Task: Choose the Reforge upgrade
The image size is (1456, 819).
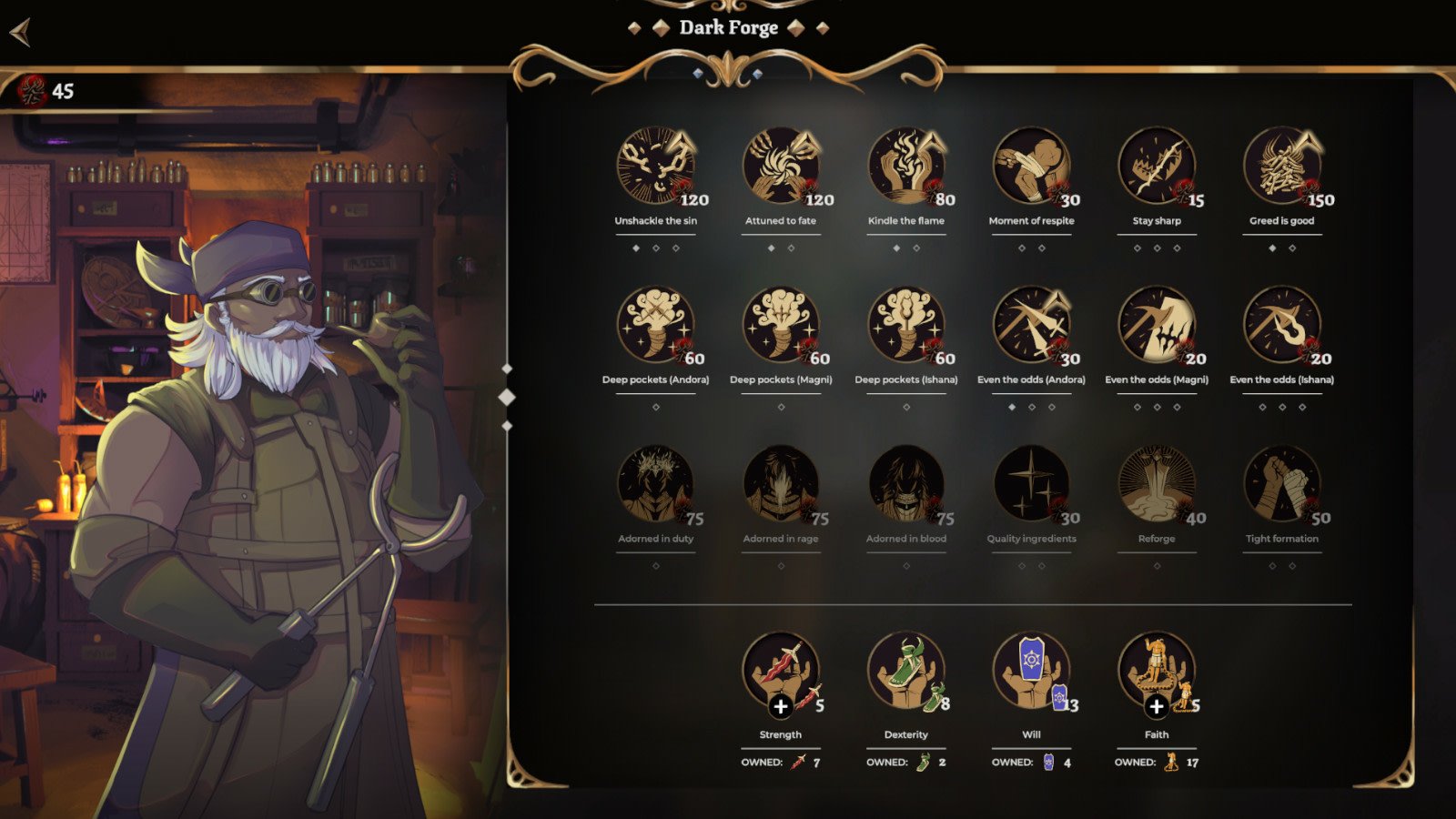Action: pyautogui.click(x=1157, y=485)
